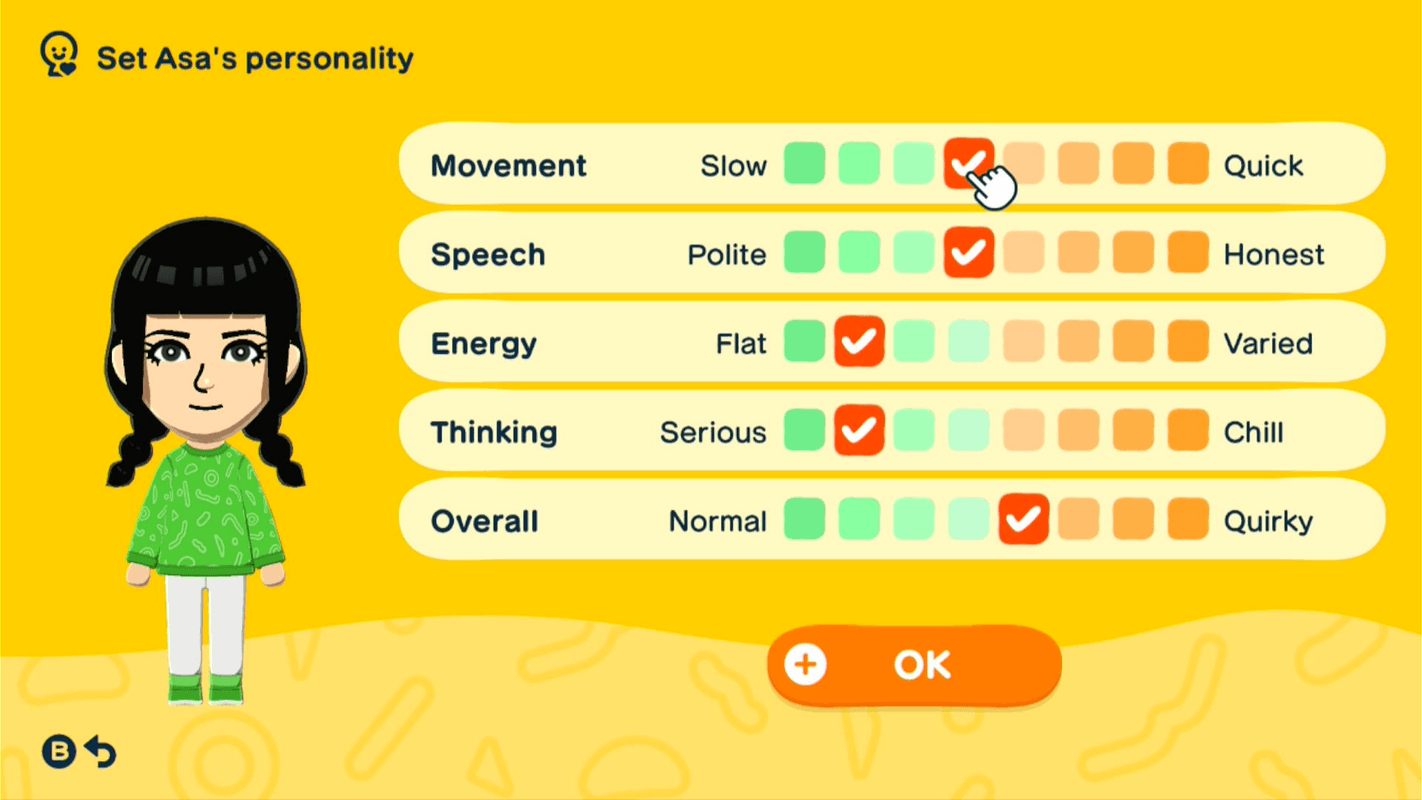The width and height of the screenshot is (1422, 800).
Task: Click the plus icon inside the OK button
Action: [806, 664]
